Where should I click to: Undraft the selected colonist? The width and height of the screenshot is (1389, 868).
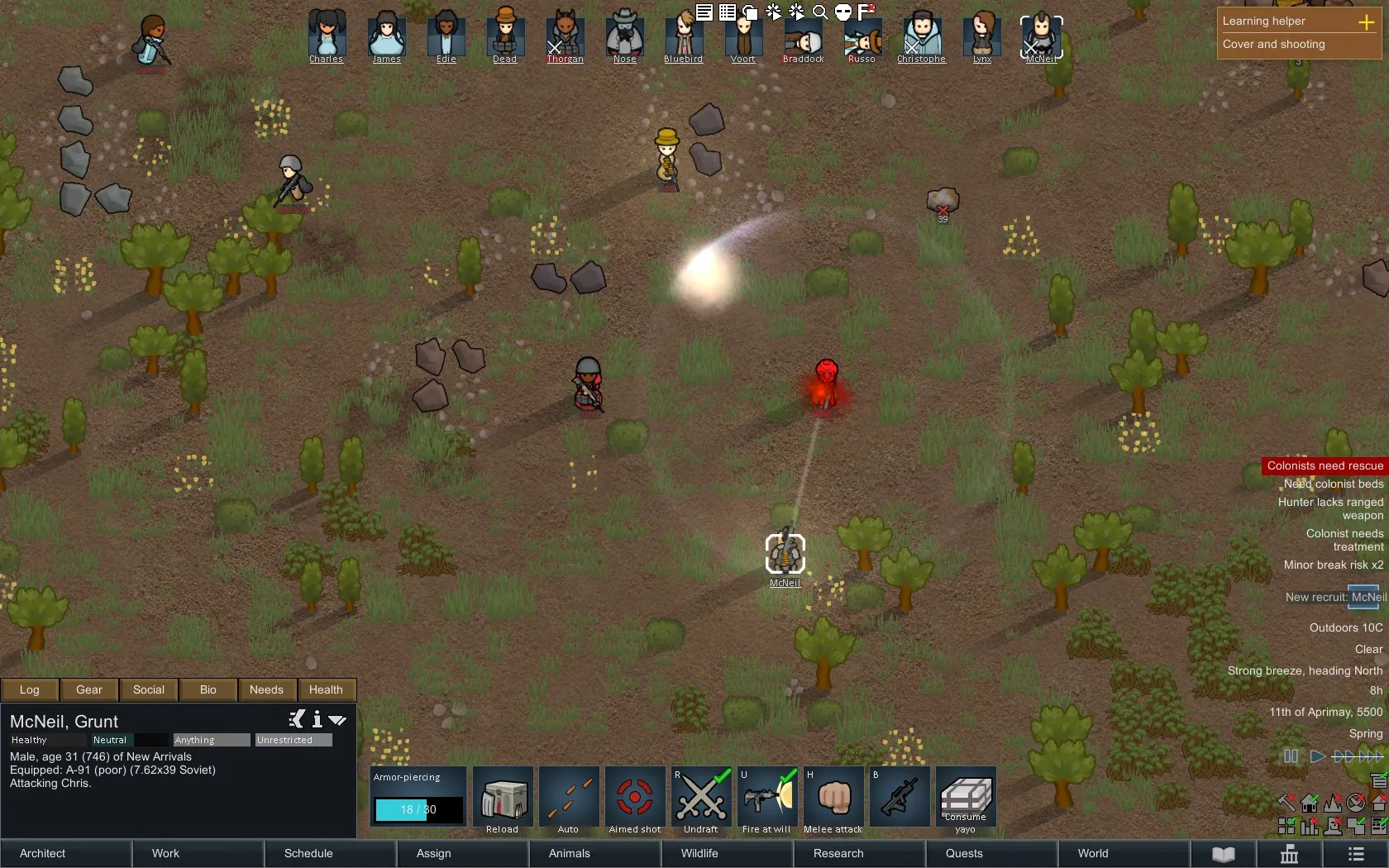[701, 799]
